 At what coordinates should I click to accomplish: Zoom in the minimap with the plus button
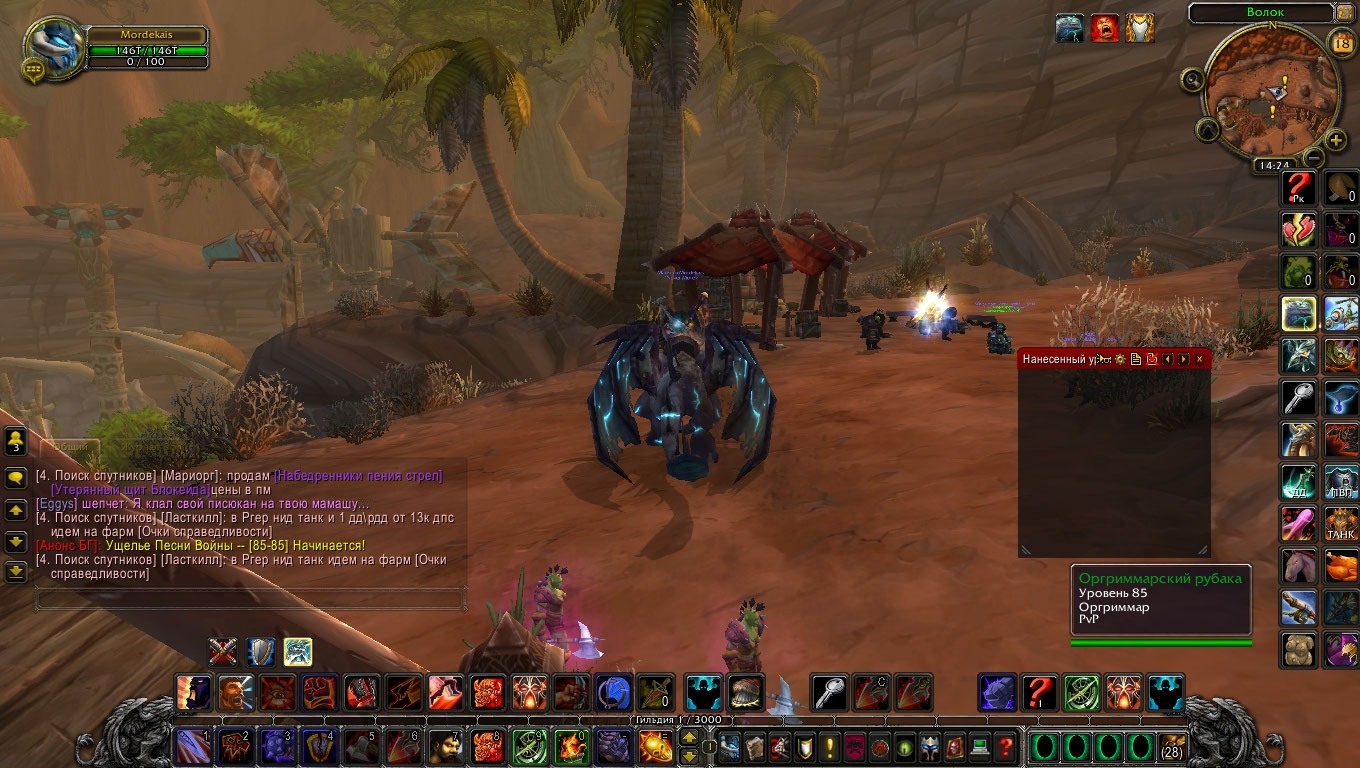coord(1335,140)
